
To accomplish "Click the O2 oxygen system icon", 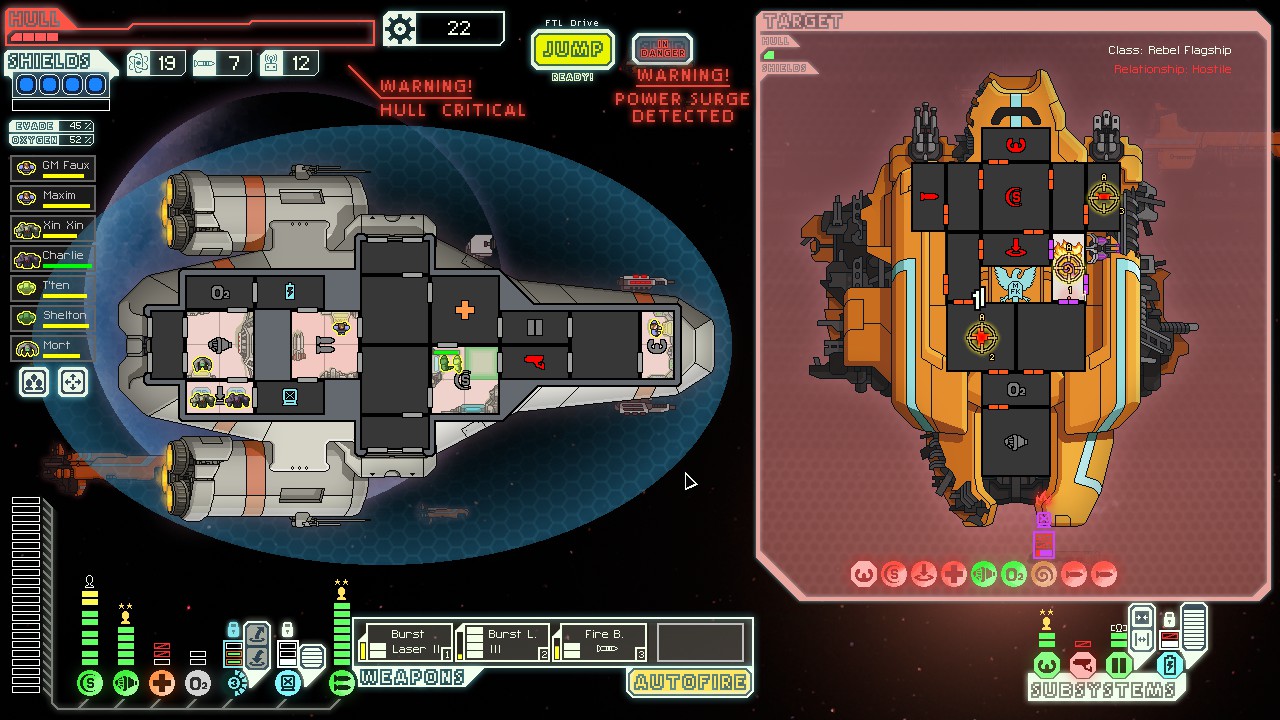I will pyautogui.click(x=198, y=684).
